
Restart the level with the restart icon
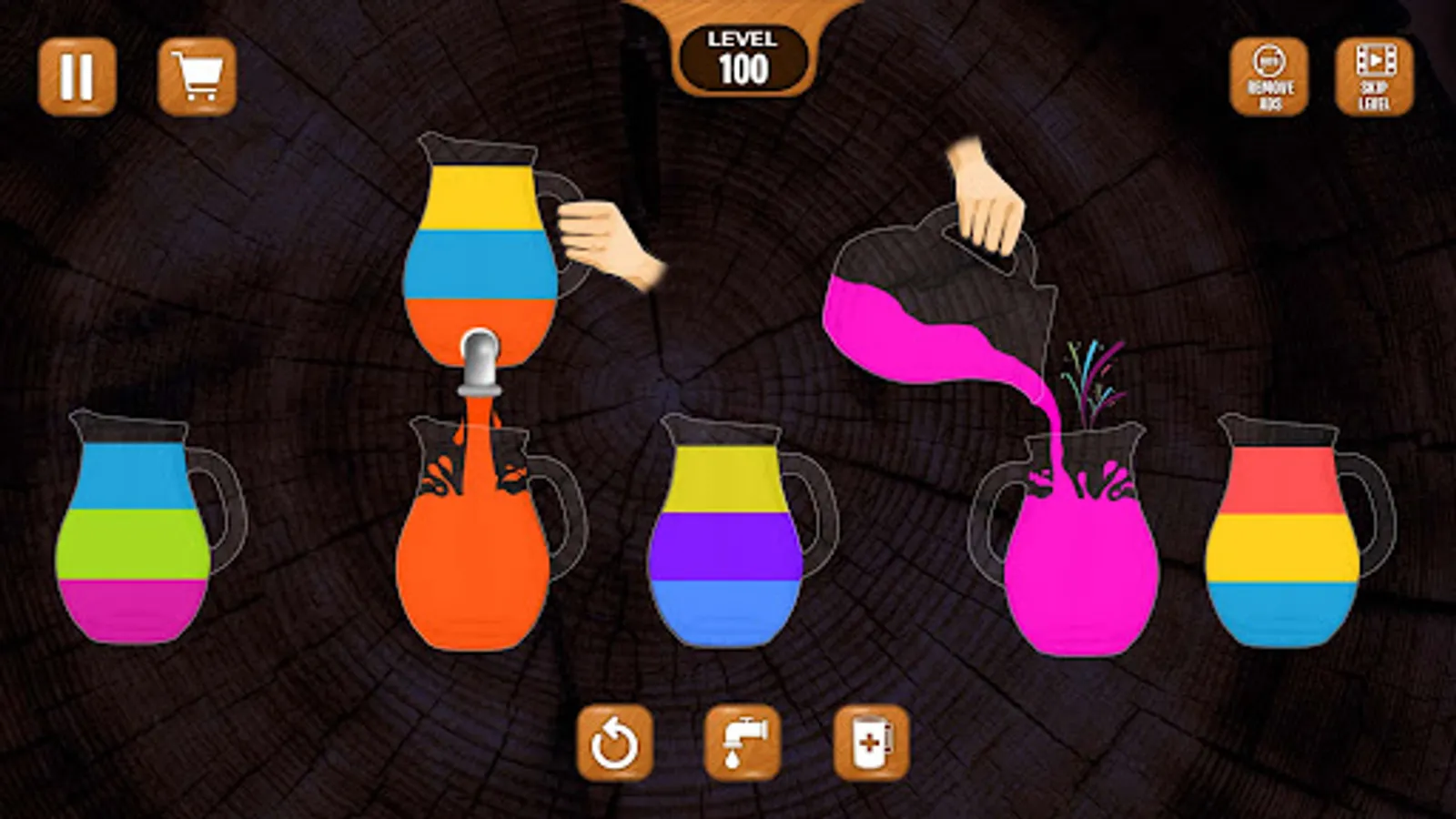(x=615, y=743)
